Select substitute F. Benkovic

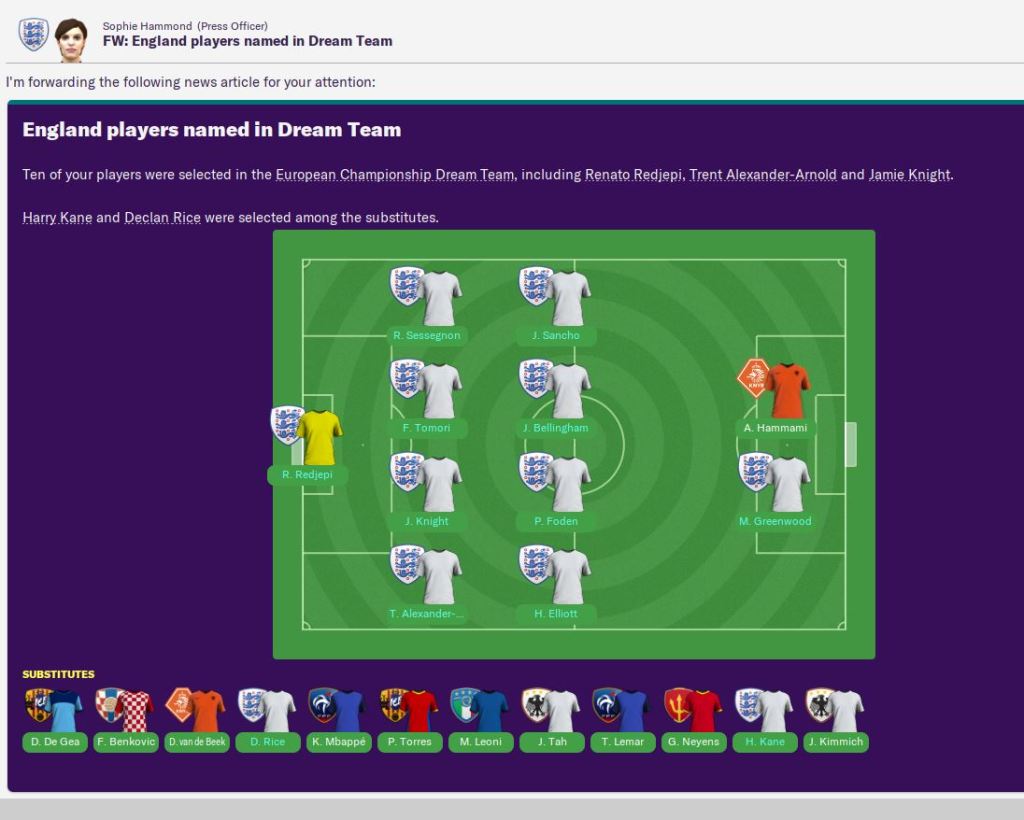[125, 742]
